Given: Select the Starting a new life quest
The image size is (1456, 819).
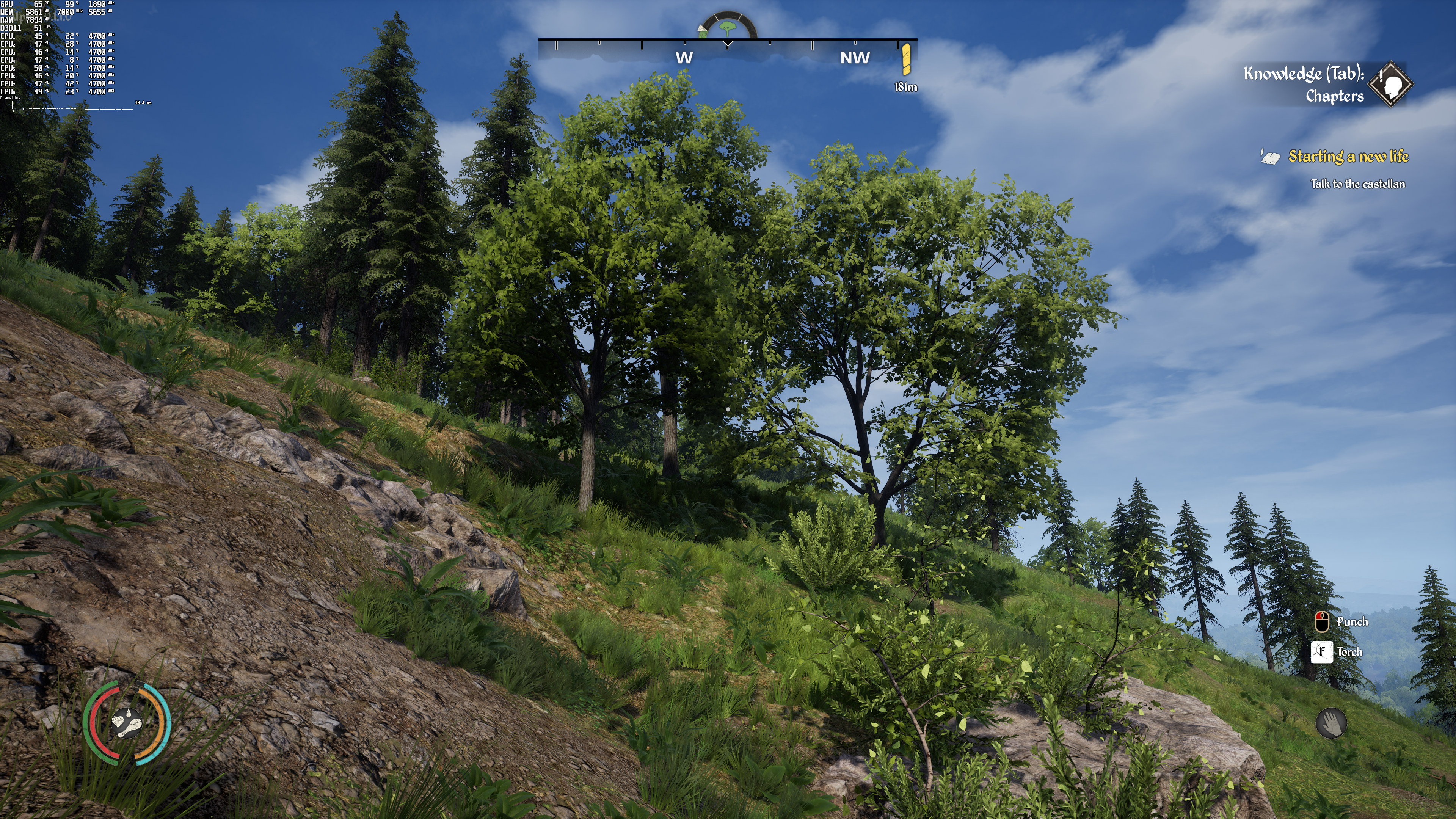Looking at the screenshot, I should [1348, 157].
